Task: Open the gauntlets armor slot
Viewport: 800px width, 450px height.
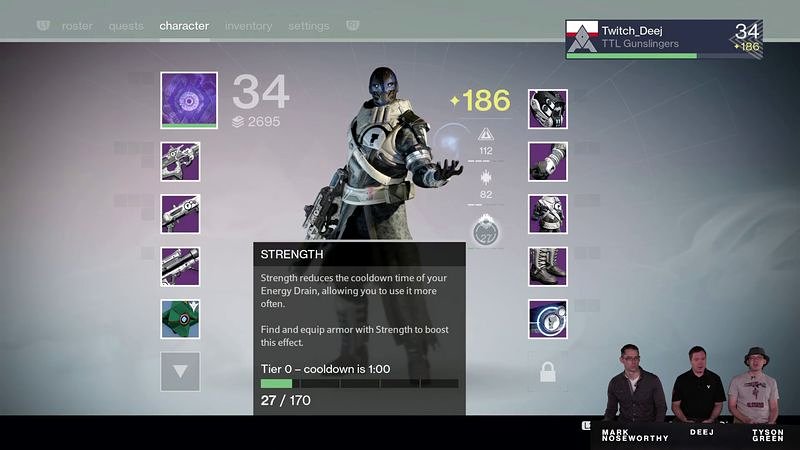Action: (x=548, y=162)
